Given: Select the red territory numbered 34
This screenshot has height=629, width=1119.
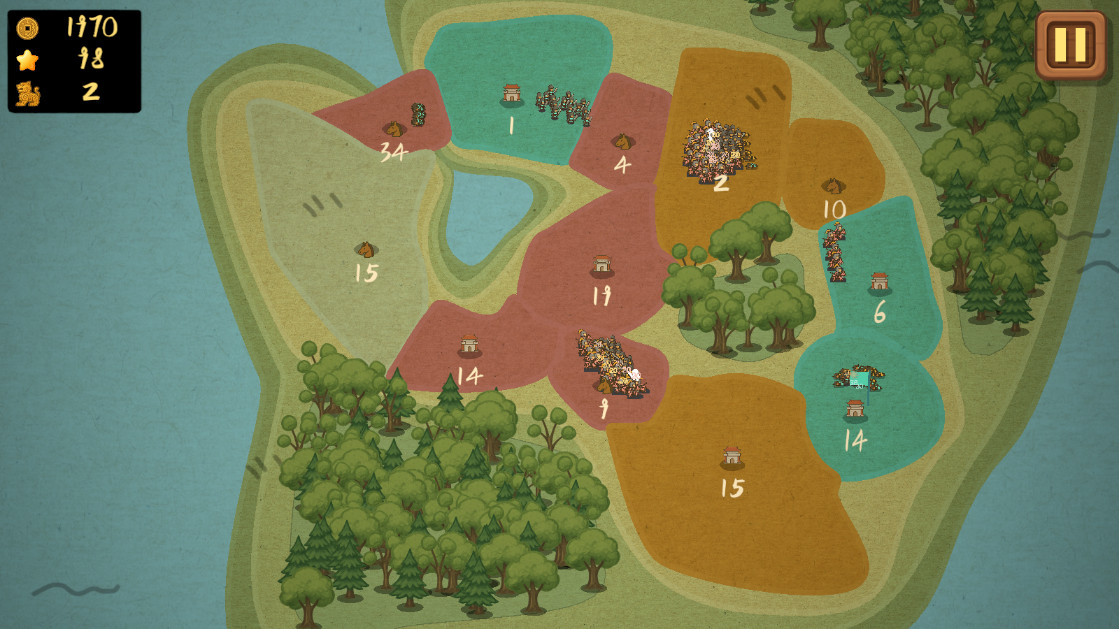Looking at the screenshot, I should point(393,131).
